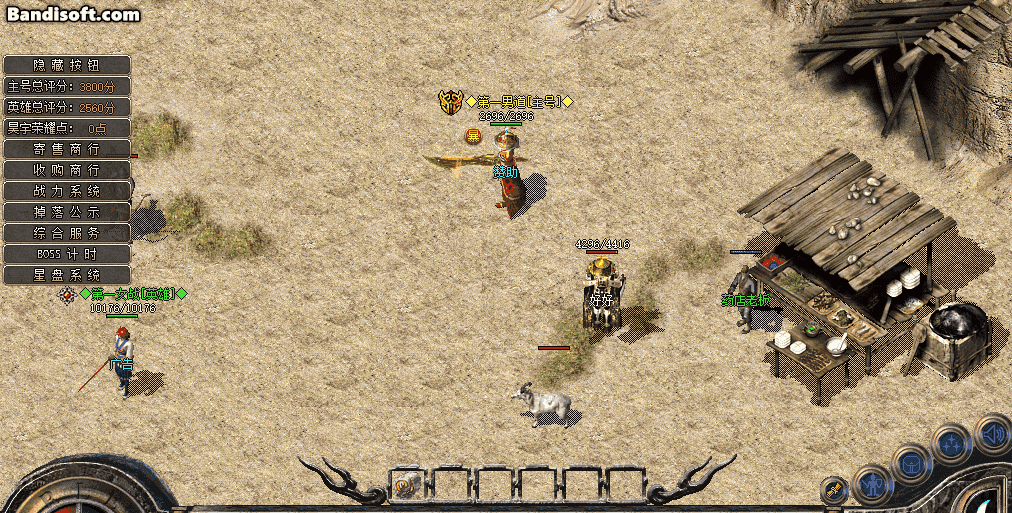
Task: Open the 星盘系统 menu
Action: point(67,274)
